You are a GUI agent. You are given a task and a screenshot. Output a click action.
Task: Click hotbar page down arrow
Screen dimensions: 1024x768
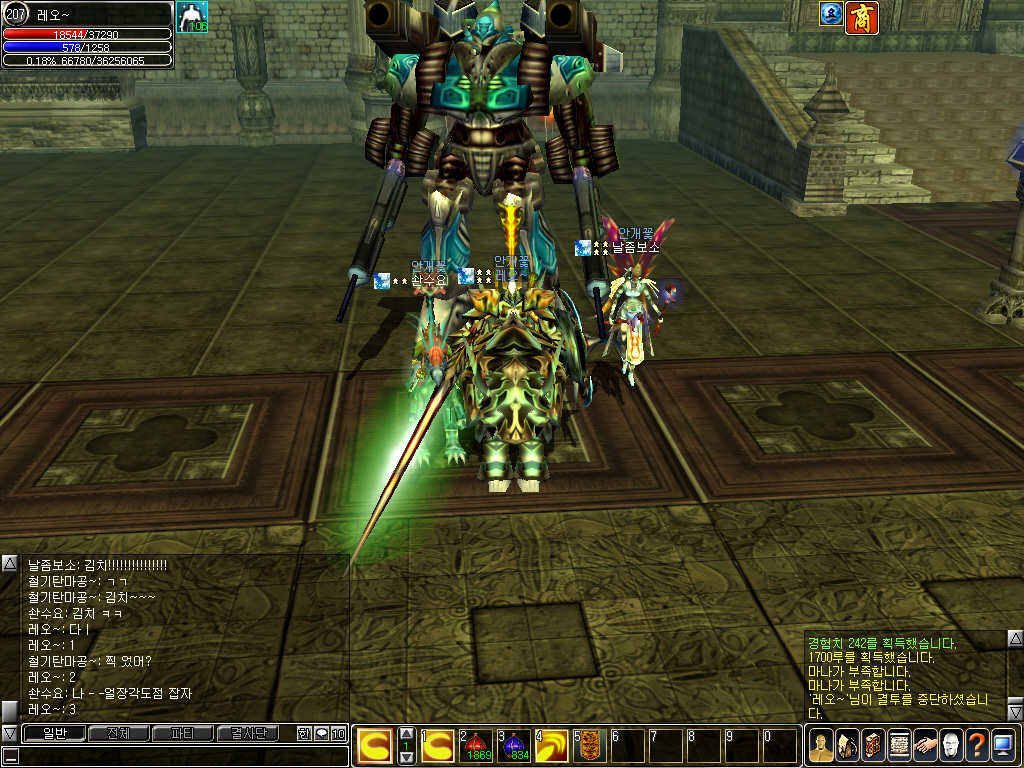coord(406,758)
